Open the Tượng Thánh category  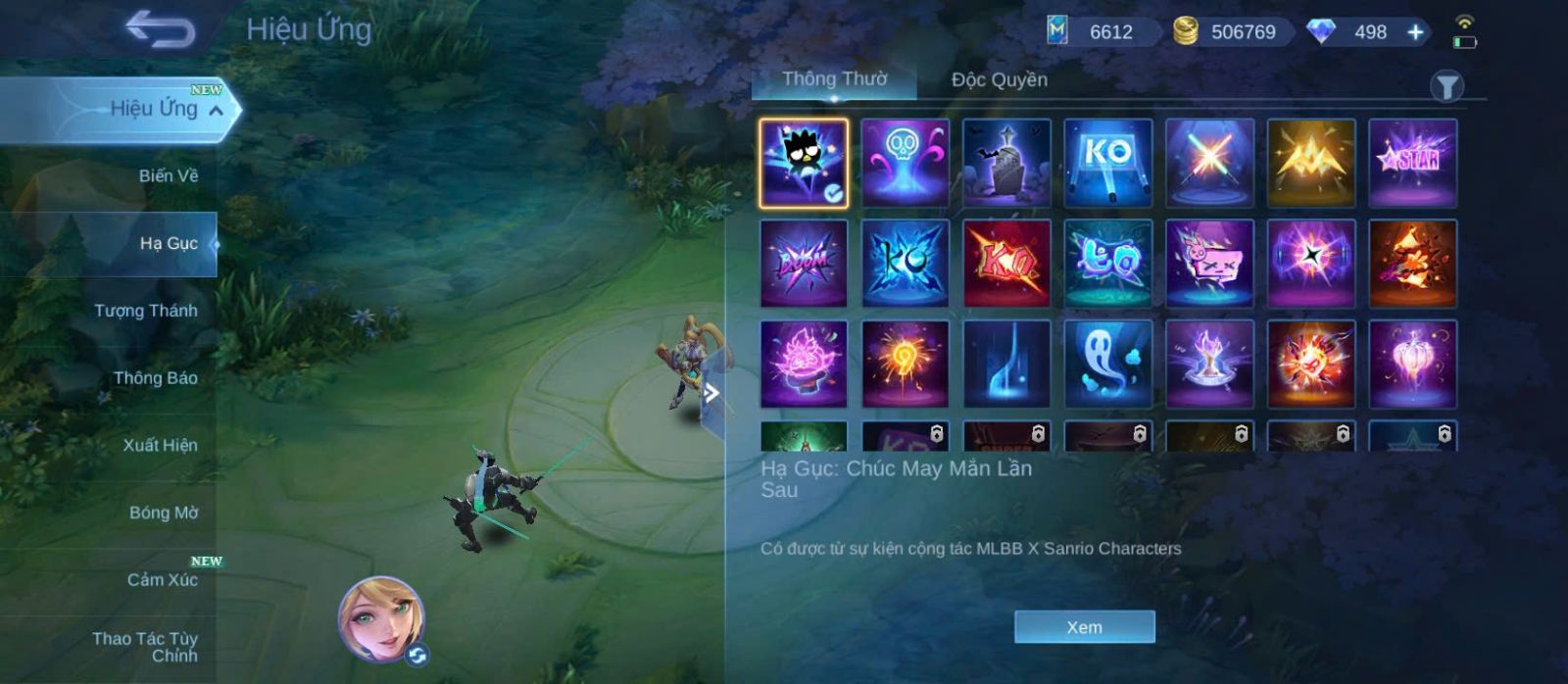(x=146, y=311)
